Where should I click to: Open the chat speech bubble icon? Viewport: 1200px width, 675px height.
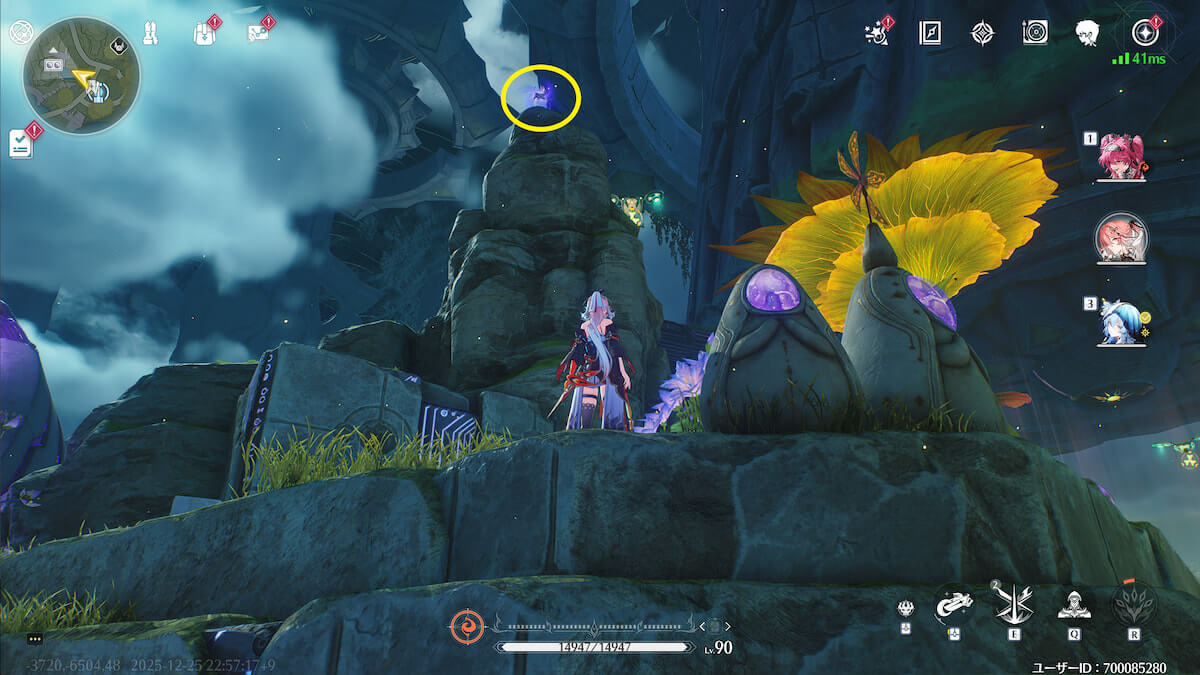tap(35, 638)
